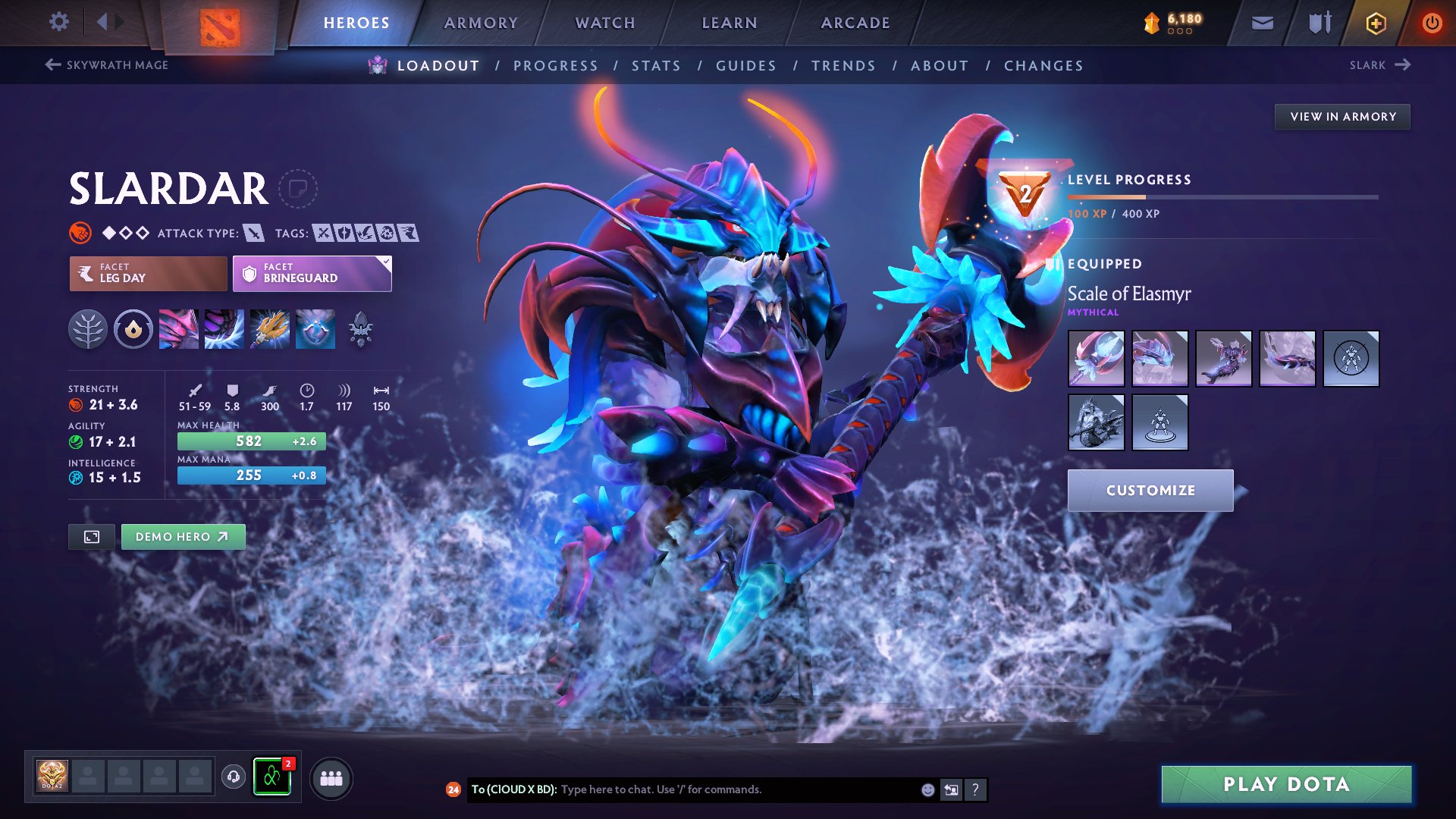Switch to the ARMORY tab

(481, 23)
